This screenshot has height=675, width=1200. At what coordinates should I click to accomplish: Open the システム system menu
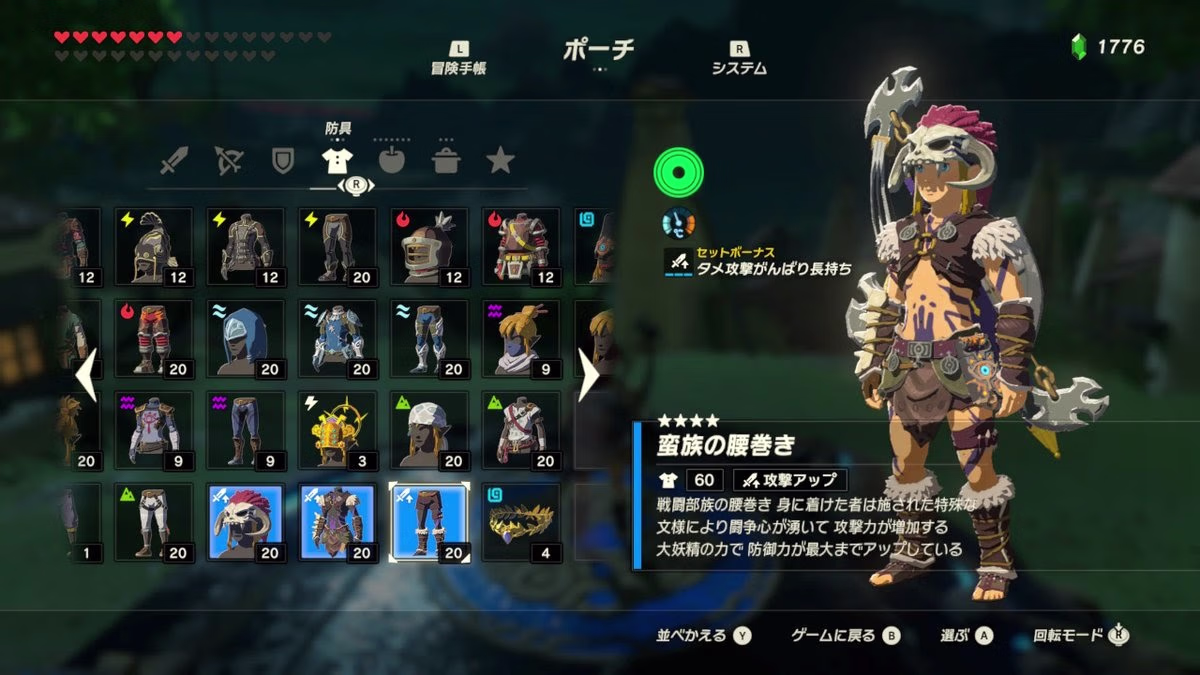739,58
